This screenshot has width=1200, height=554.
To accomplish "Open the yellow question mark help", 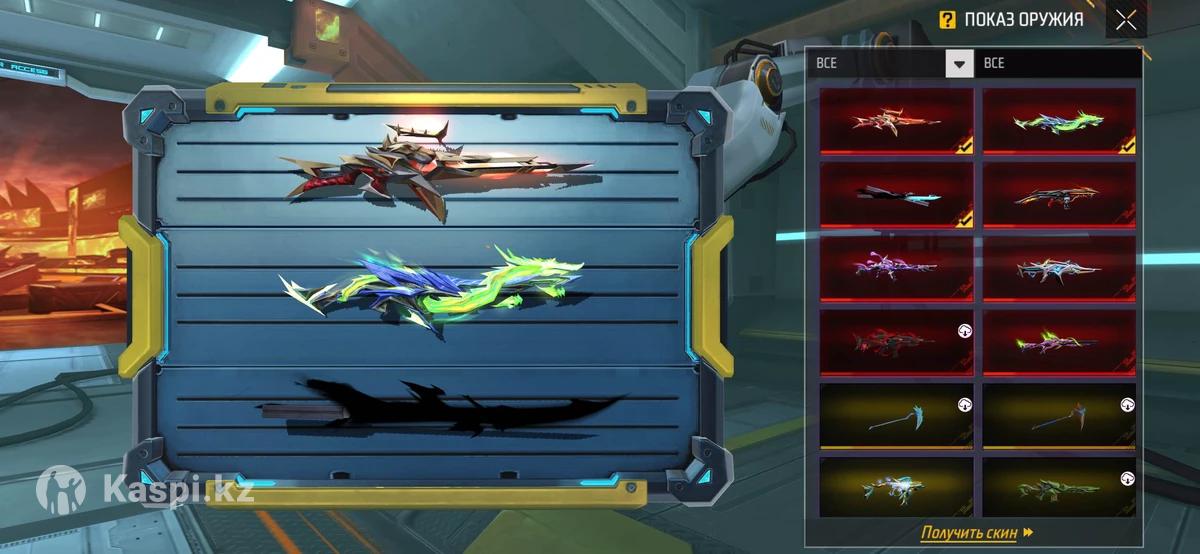I will point(947,19).
